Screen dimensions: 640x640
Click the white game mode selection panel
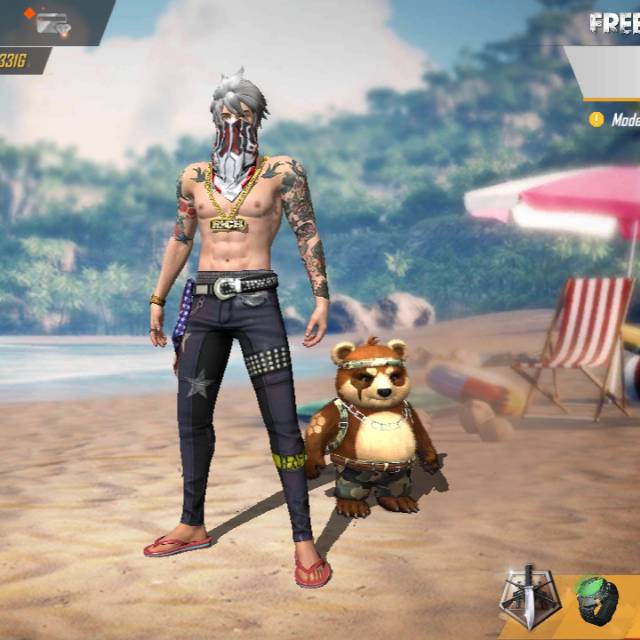tap(610, 72)
